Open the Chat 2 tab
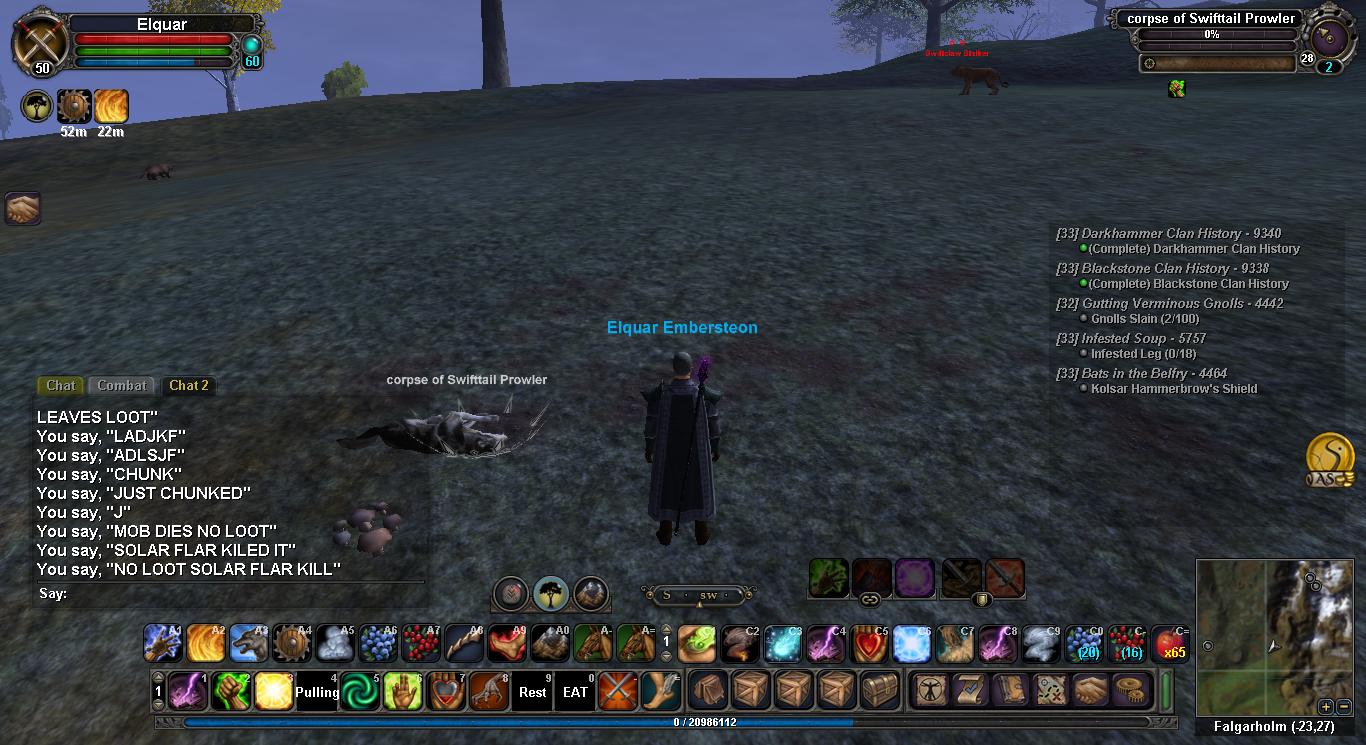Image resolution: width=1366 pixels, height=745 pixels. coord(188,385)
